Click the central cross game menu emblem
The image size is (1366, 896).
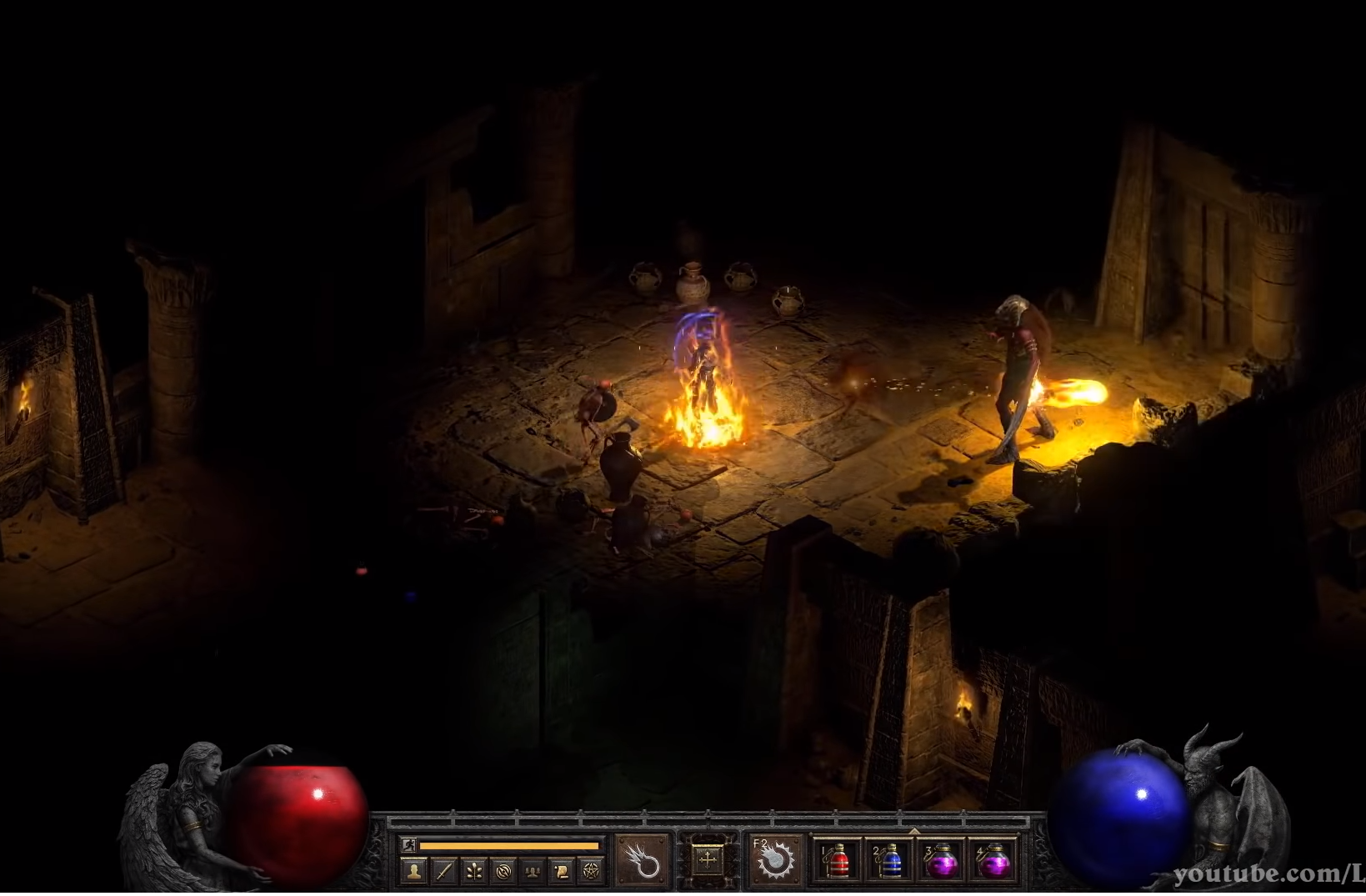click(708, 861)
